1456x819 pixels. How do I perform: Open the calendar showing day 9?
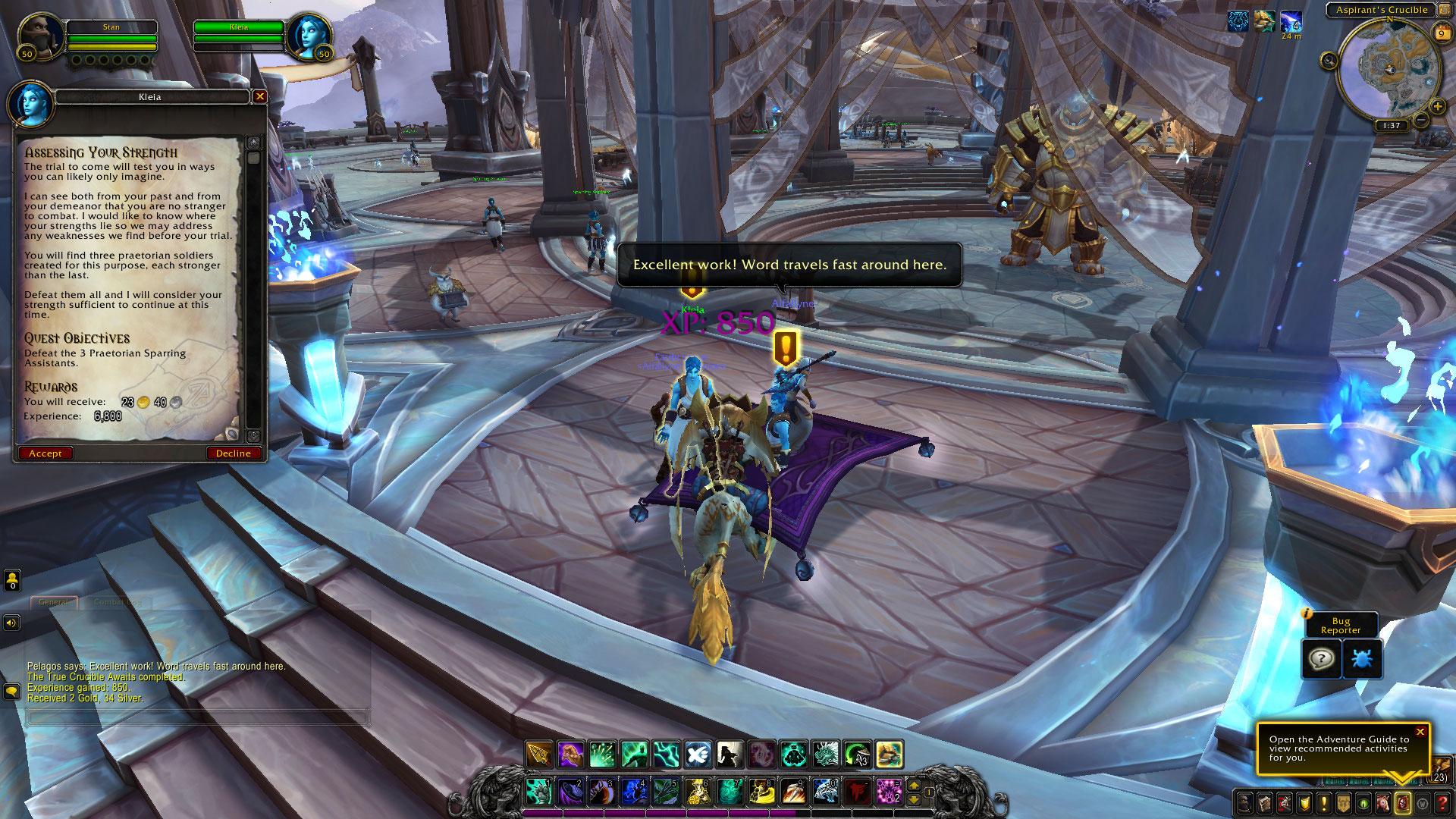[1440, 33]
